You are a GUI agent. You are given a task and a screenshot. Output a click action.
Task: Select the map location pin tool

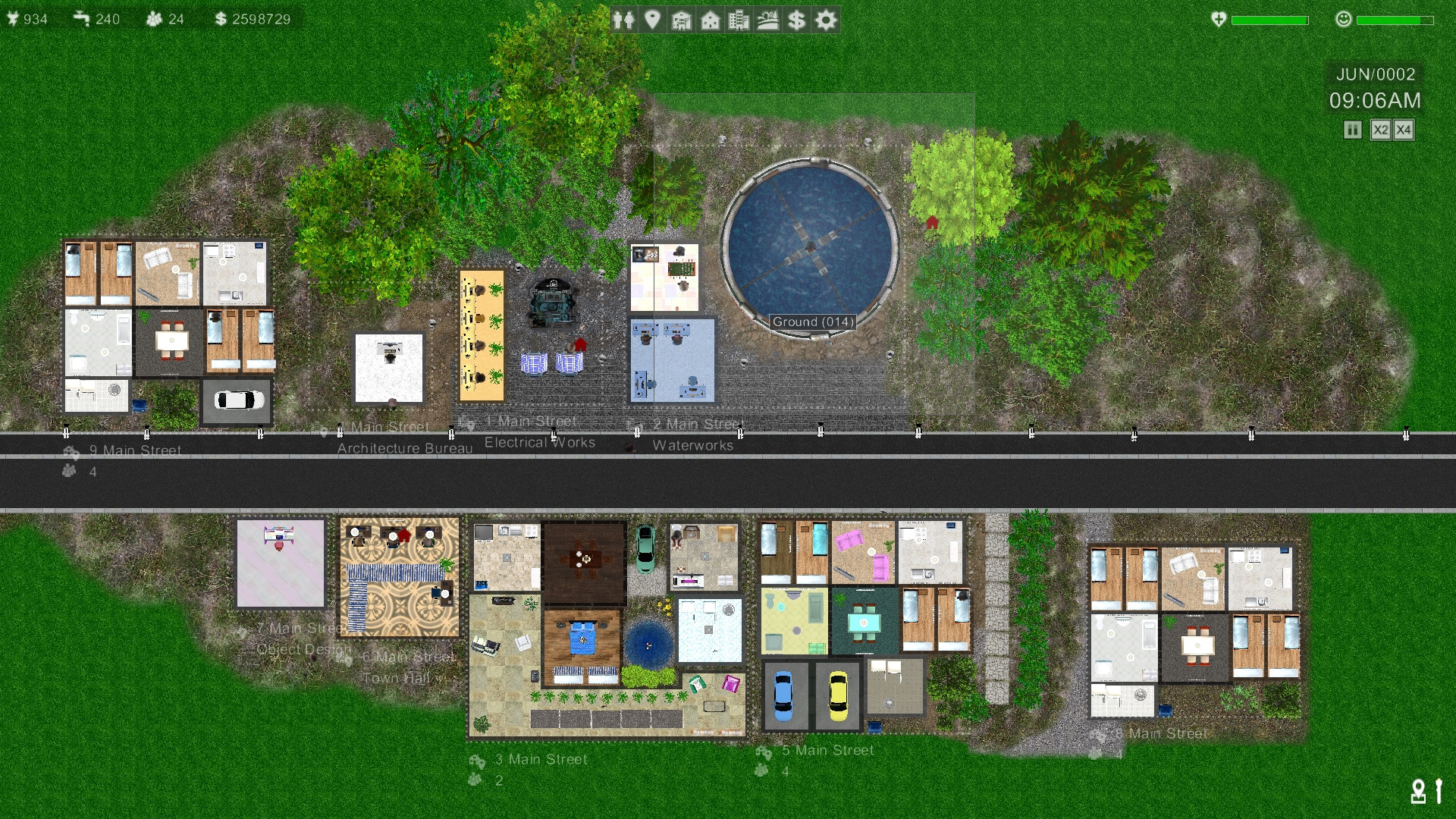[654, 20]
